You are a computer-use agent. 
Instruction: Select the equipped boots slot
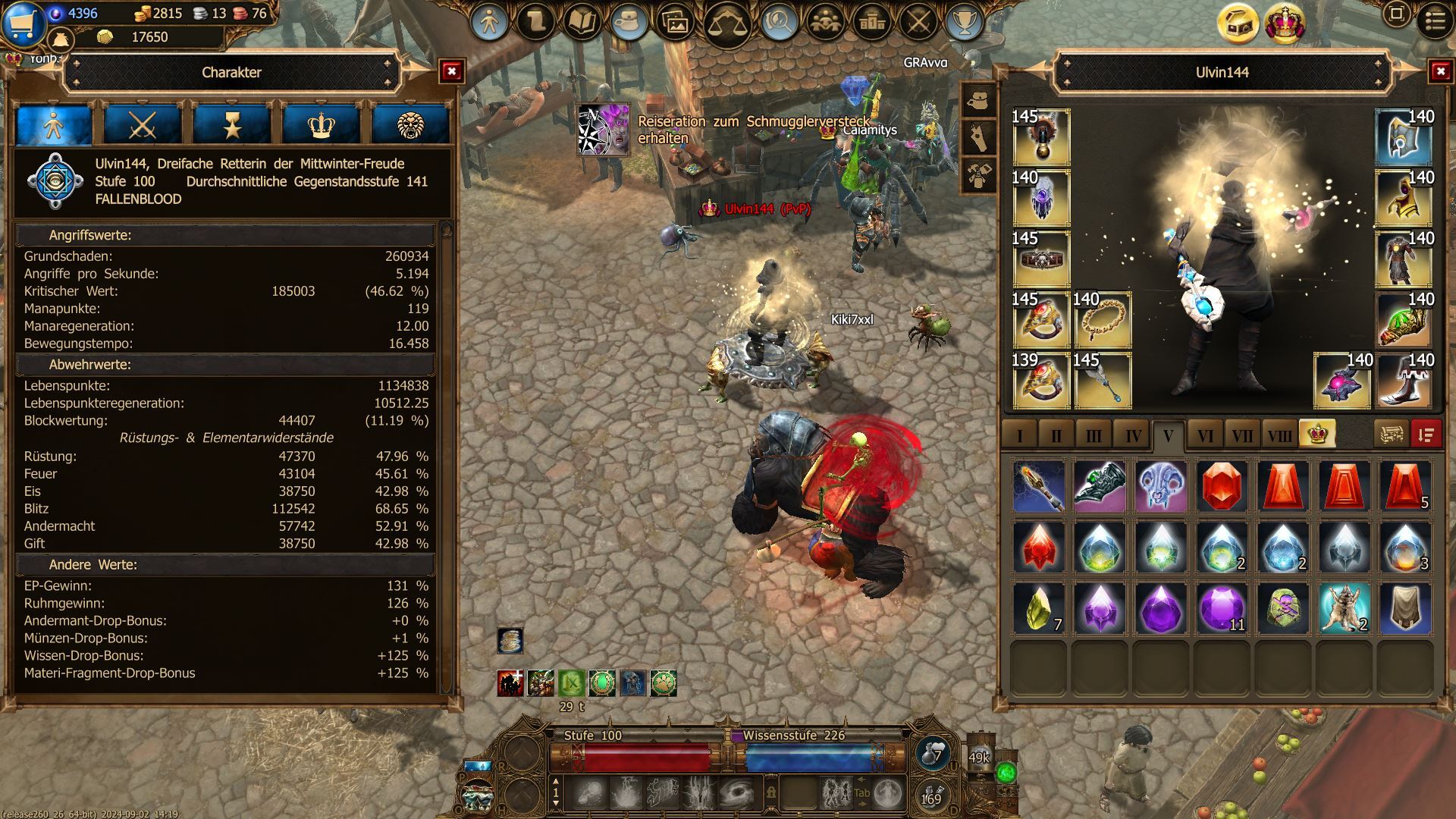click(x=1404, y=381)
